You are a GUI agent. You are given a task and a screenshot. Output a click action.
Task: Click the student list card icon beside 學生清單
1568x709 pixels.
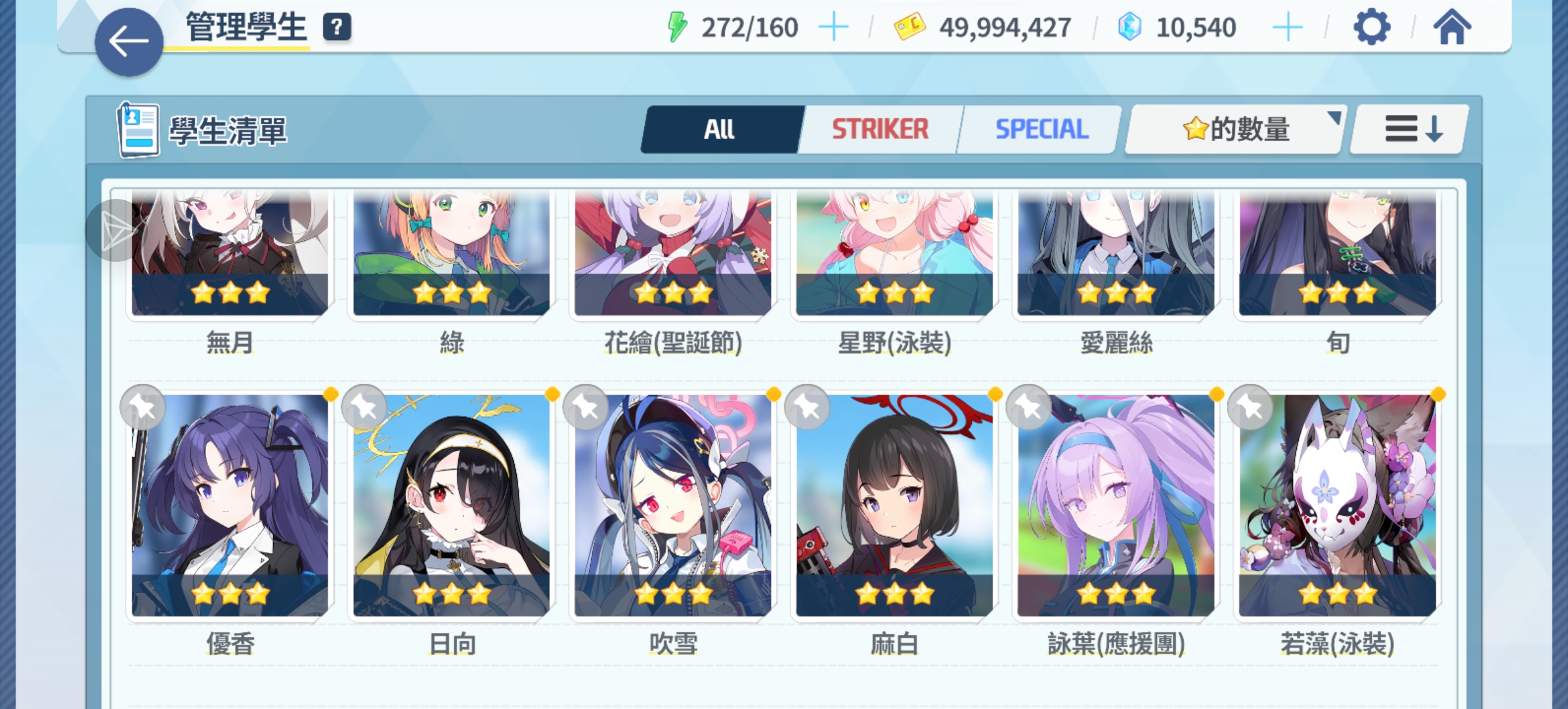(140, 130)
